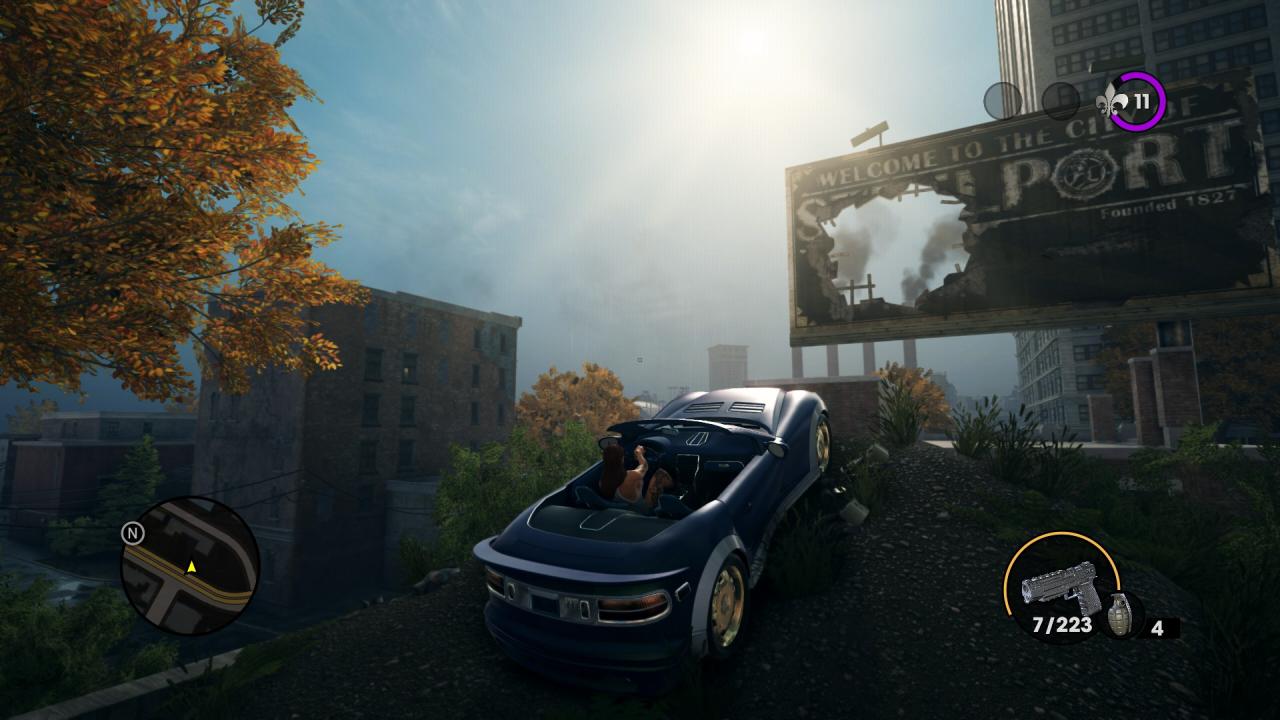Click the yellow player arrow on minimap

pos(191,567)
